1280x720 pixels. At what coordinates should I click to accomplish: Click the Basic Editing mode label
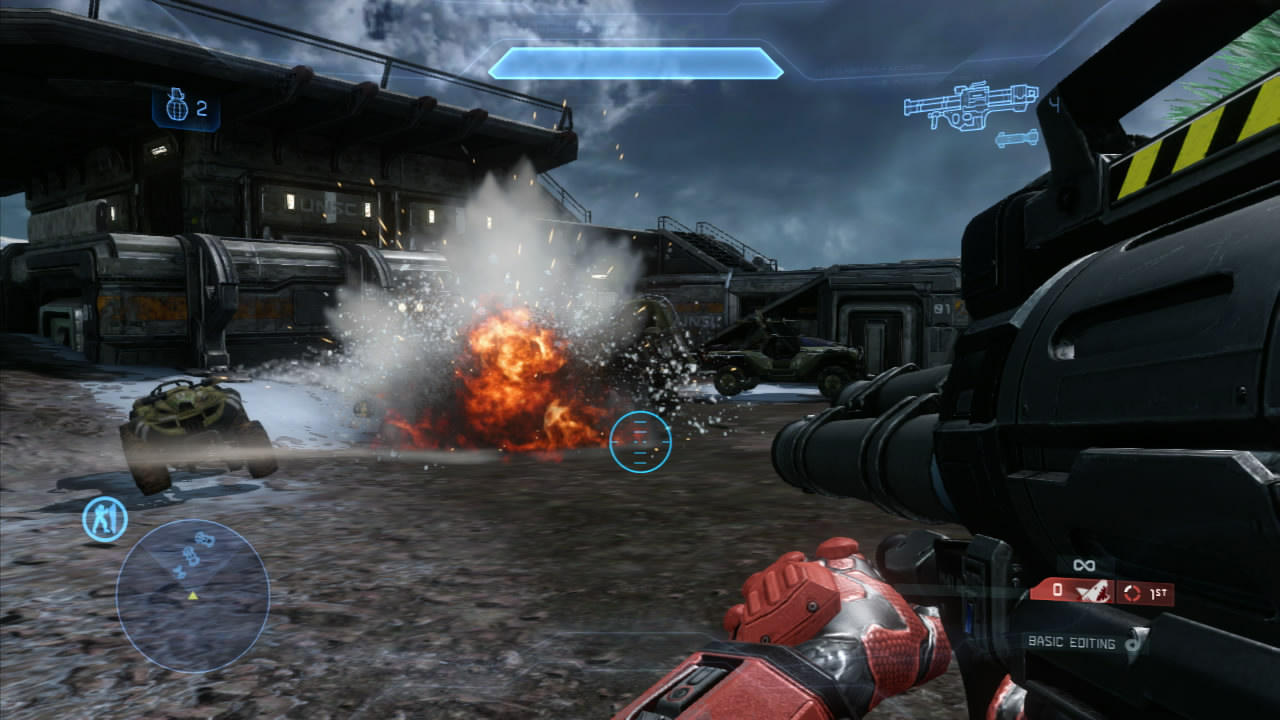(x=1071, y=643)
